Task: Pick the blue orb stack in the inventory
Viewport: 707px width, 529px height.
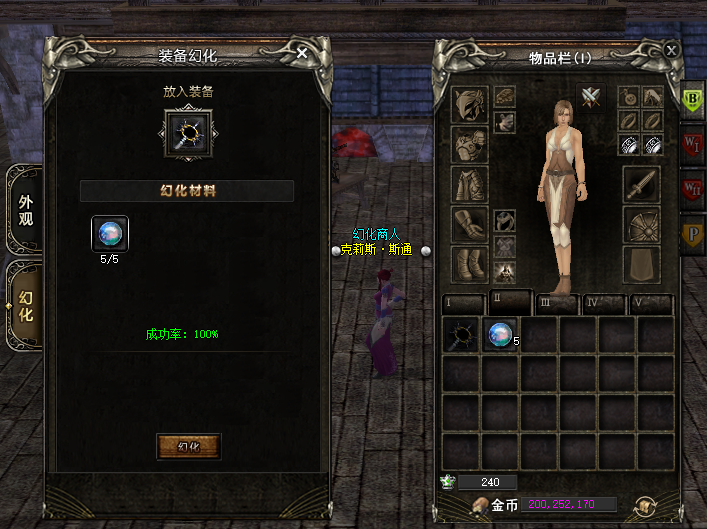Action: pos(501,336)
